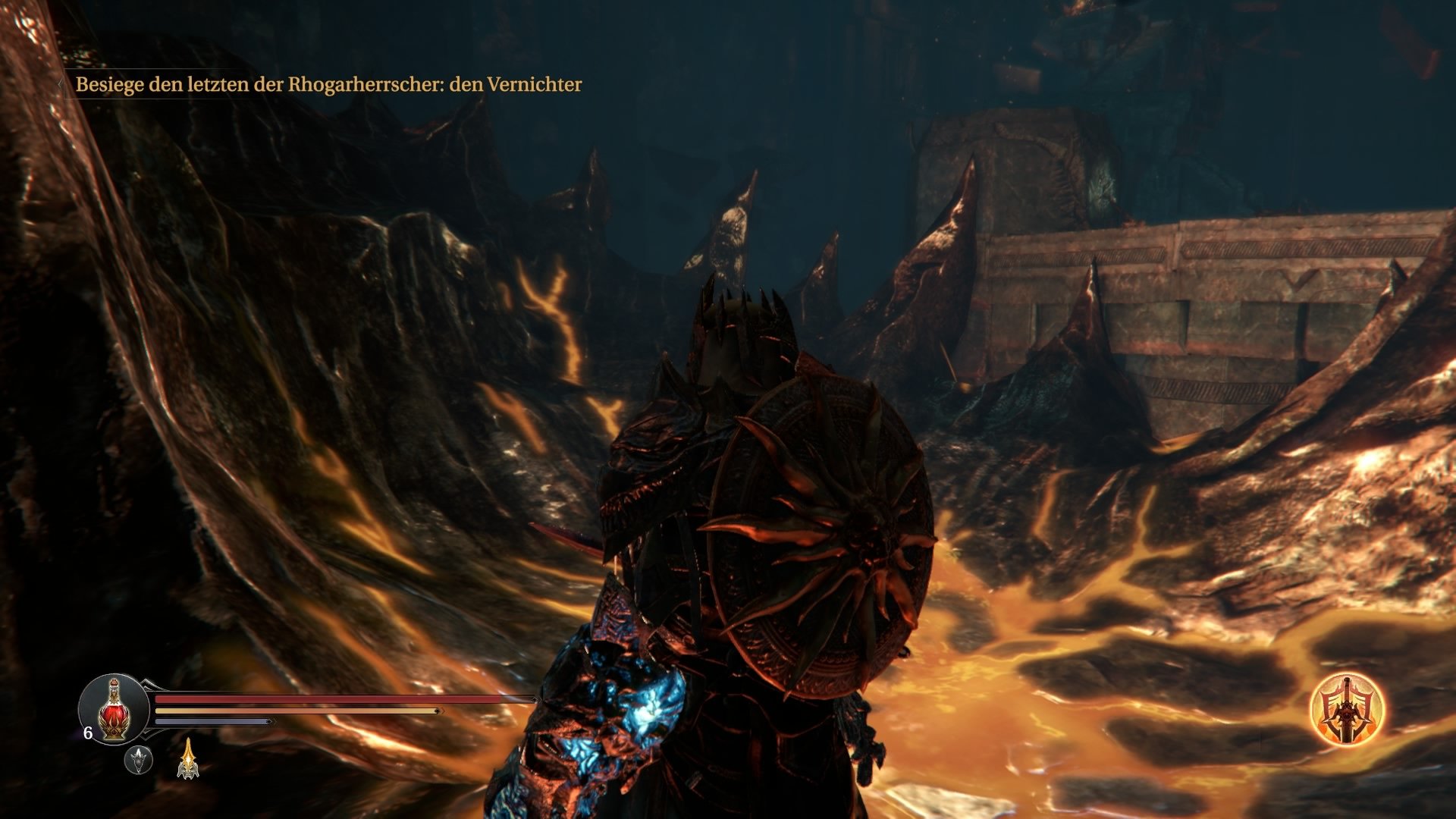Expand the quest banner via its left chevron
1456x819 pixels.
coord(61,84)
